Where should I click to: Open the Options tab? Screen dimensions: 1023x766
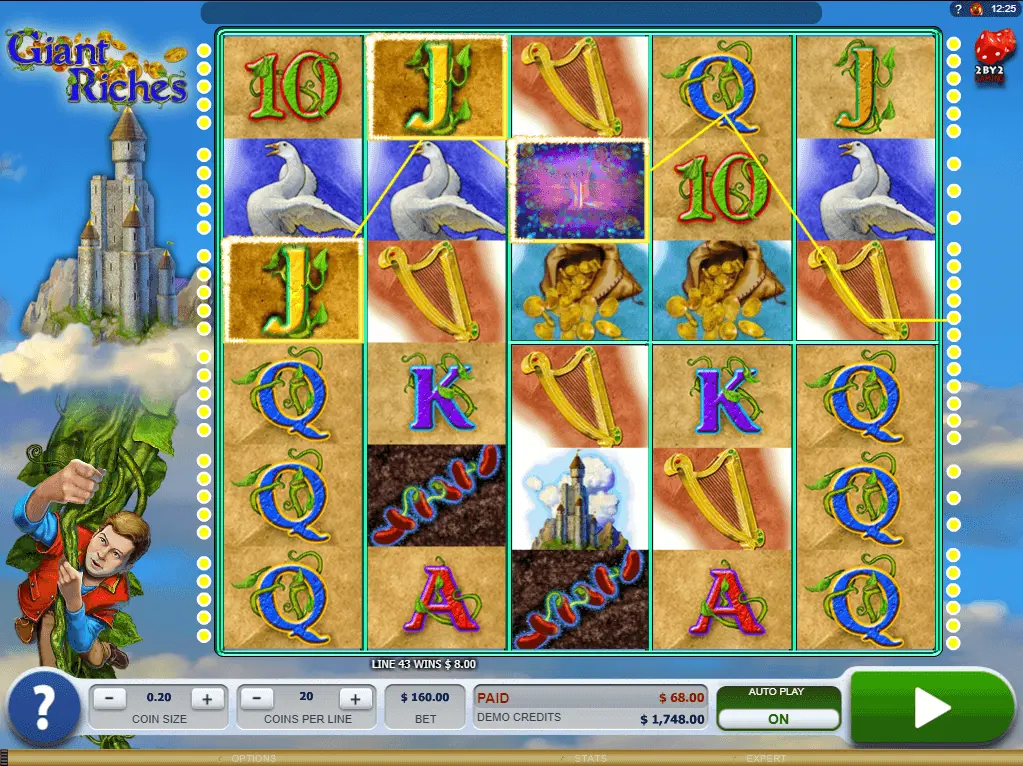pyautogui.click(x=254, y=759)
